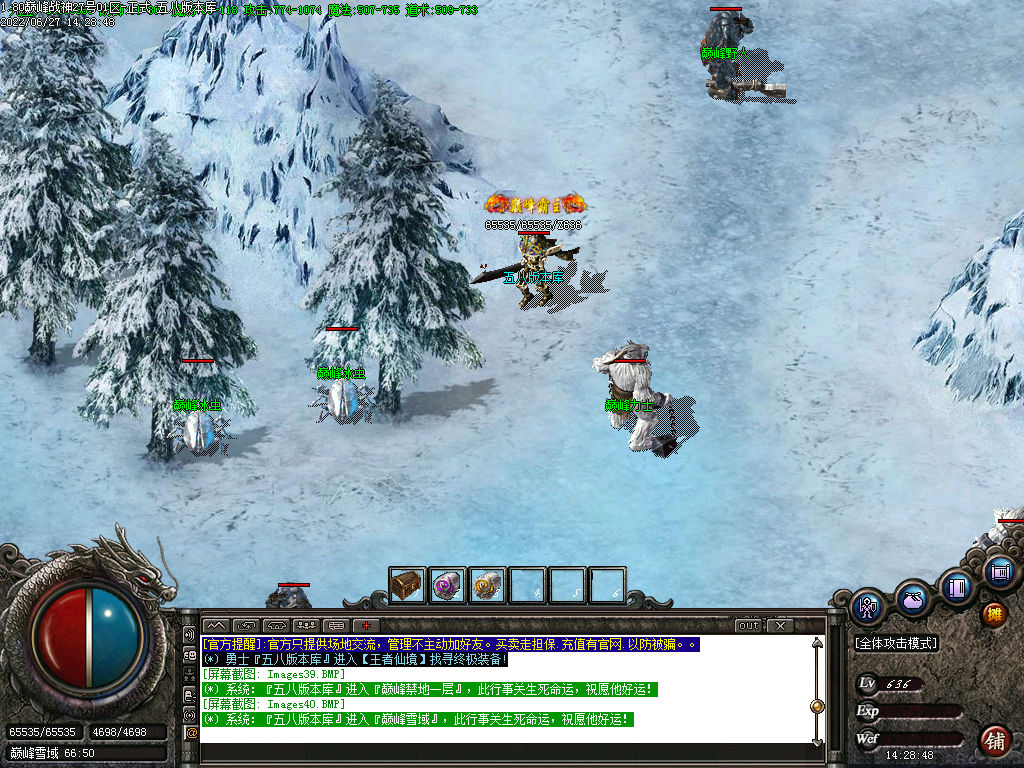Click the golden chat scrollbar handle
The width and height of the screenshot is (1024, 768).
(x=817, y=706)
